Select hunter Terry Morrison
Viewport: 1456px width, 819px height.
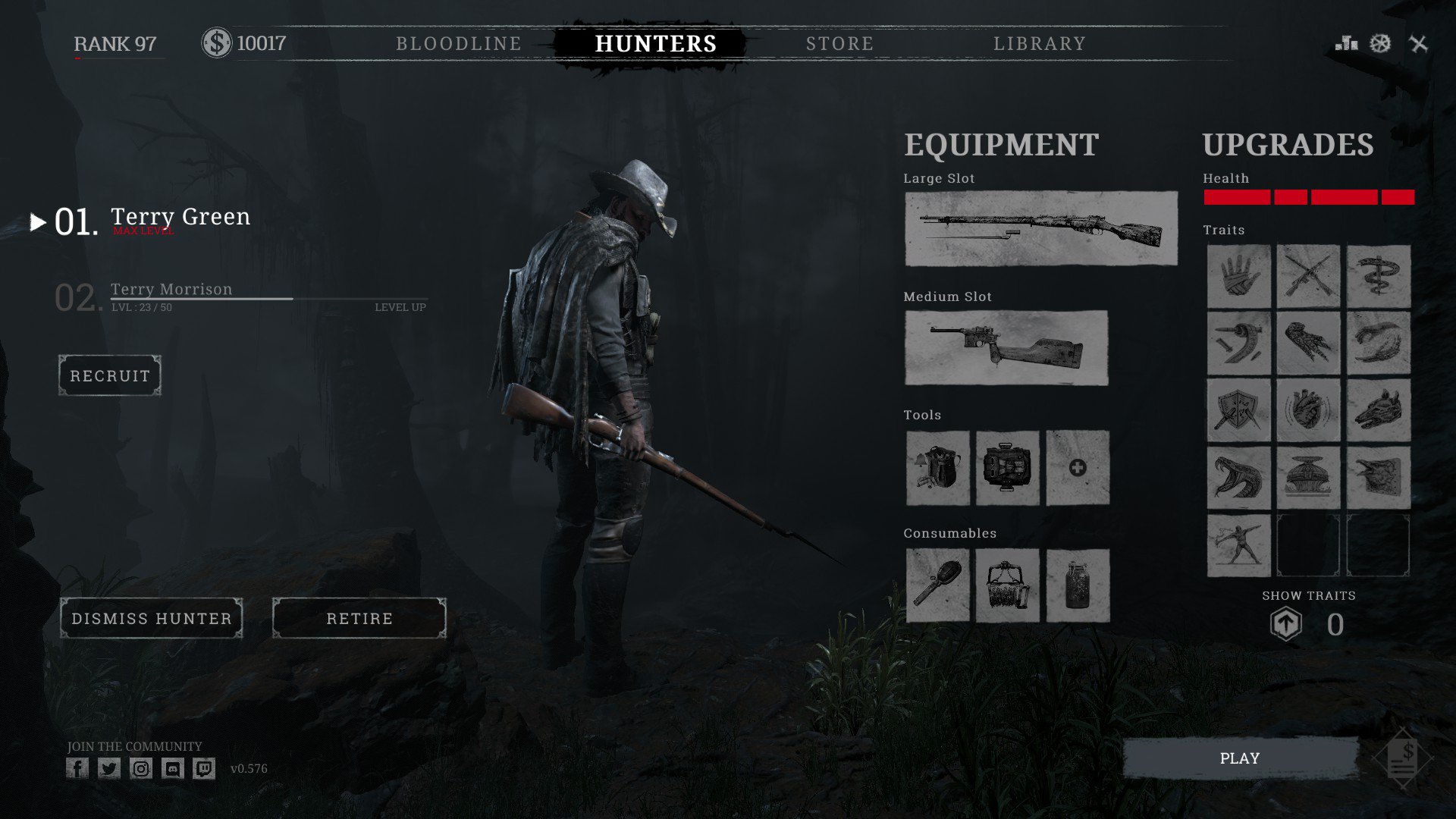point(171,289)
